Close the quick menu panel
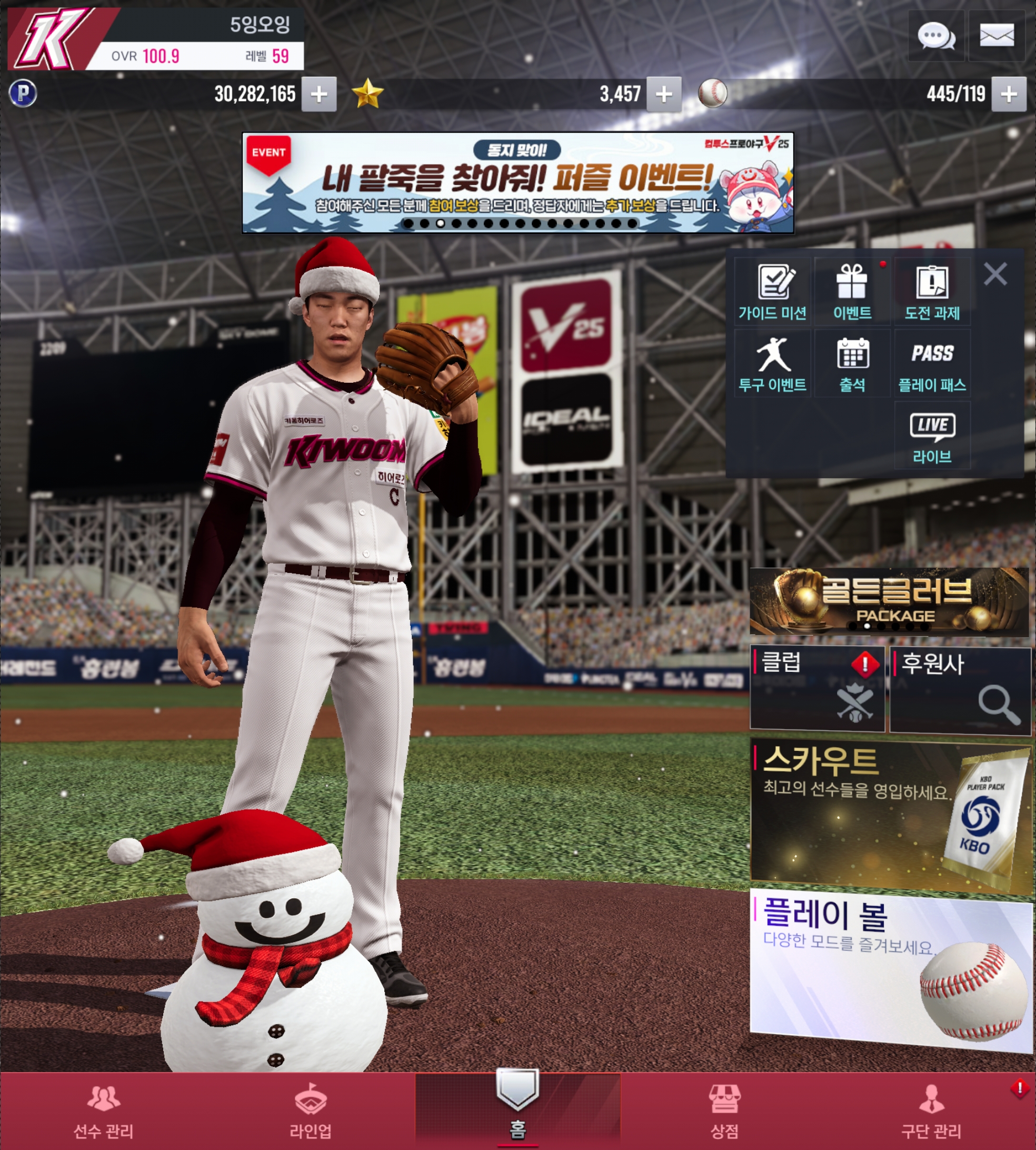This screenshot has width=1036, height=1150. pyautogui.click(x=995, y=274)
